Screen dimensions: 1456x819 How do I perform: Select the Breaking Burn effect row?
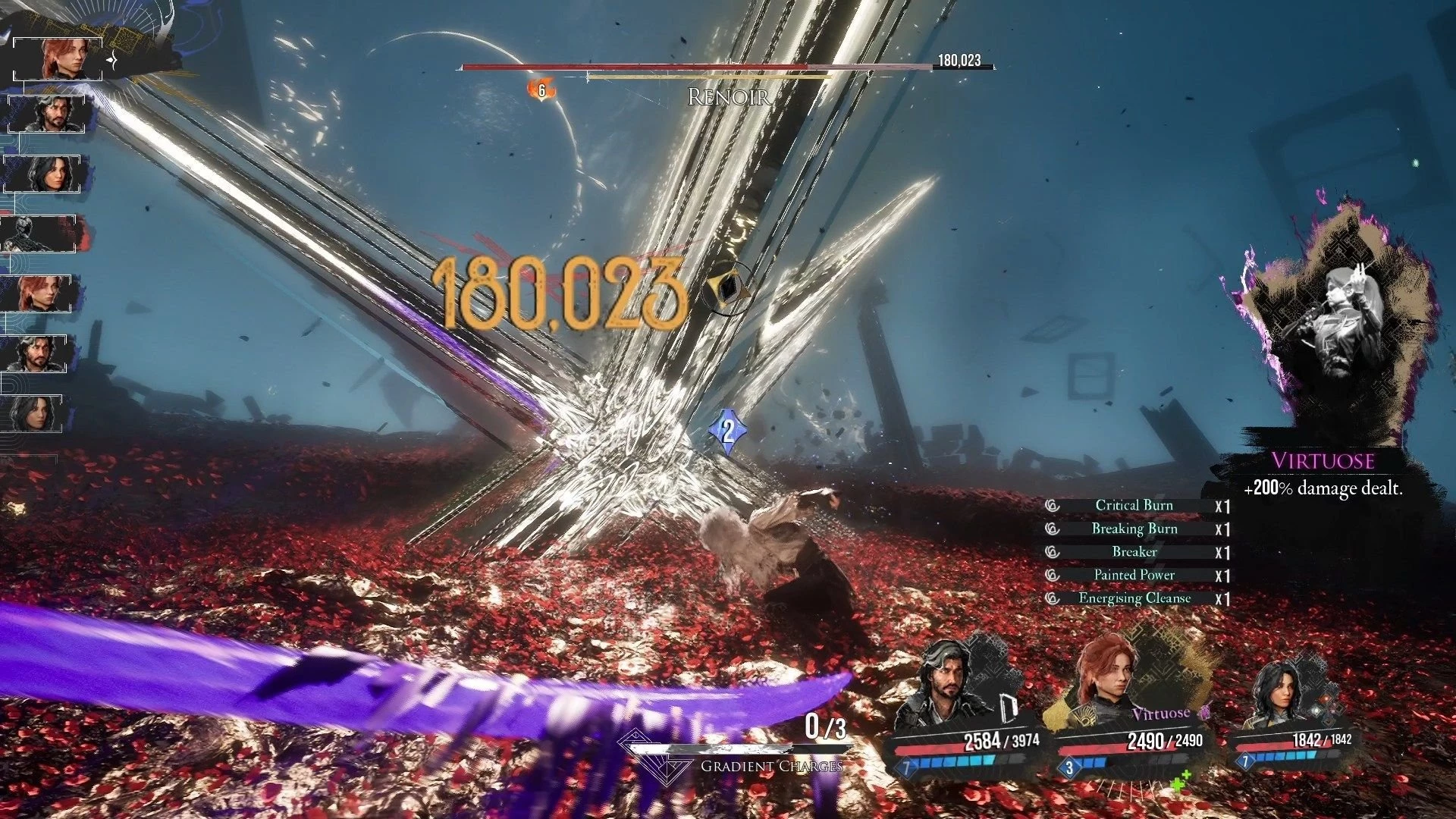tap(1134, 529)
